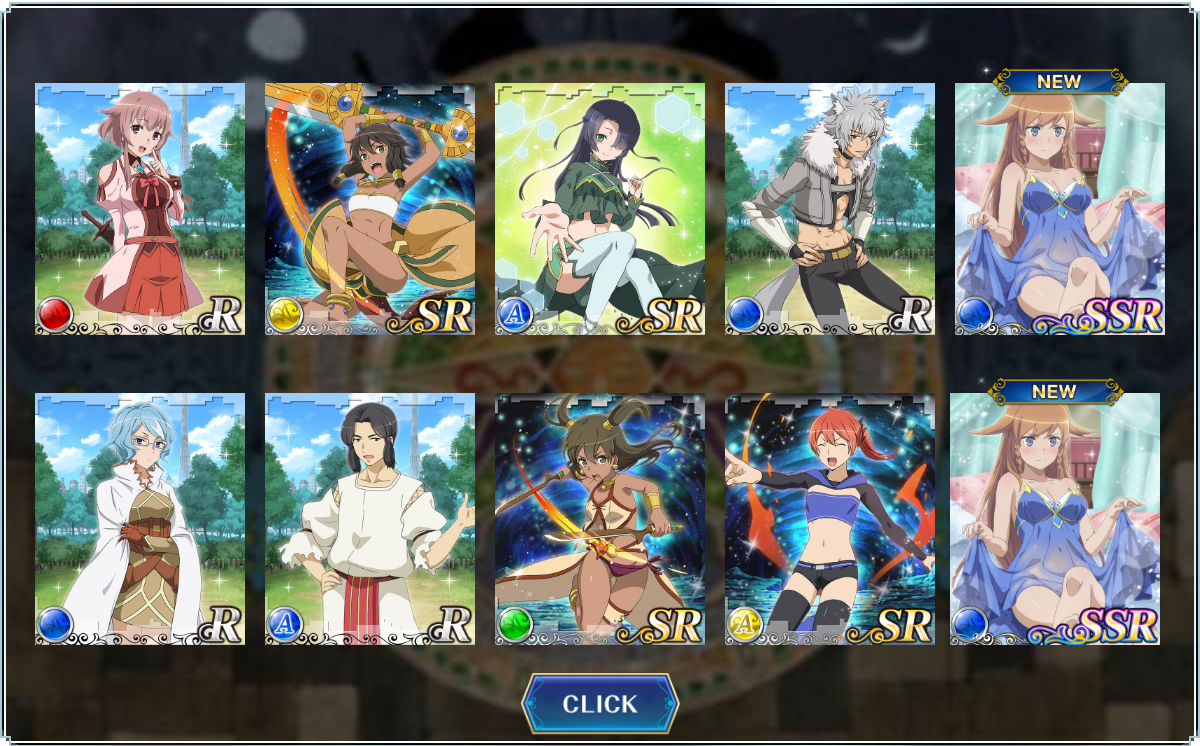Select the red-haired ponytail girl SR card
Image resolution: width=1200 pixels, height=746 pixels.
830,518
